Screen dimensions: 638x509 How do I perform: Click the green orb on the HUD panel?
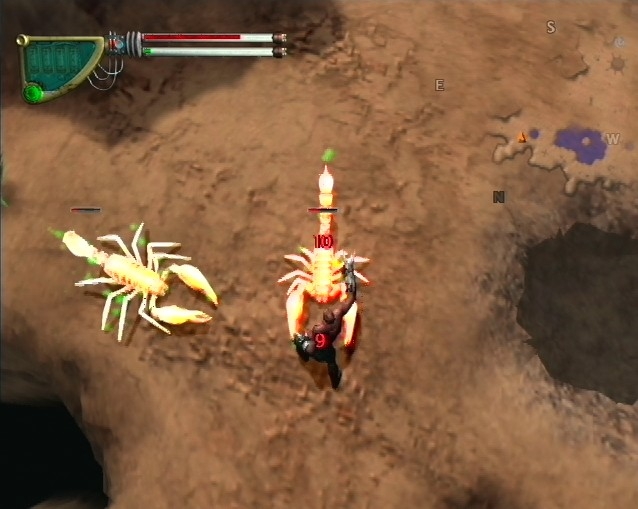pyautogui.click(x=33, y=93)
